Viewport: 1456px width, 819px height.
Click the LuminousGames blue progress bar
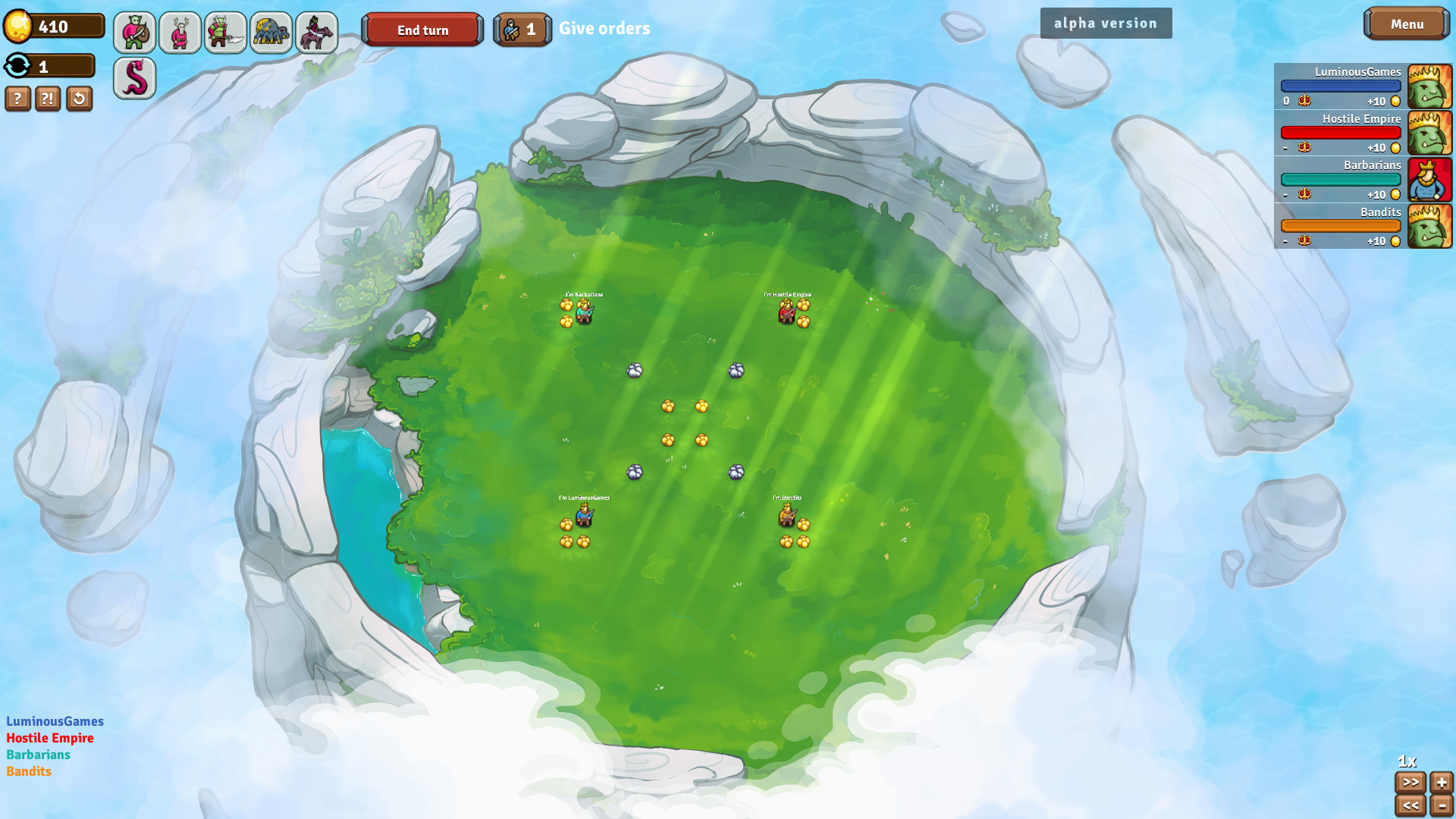coord(1341,85)
